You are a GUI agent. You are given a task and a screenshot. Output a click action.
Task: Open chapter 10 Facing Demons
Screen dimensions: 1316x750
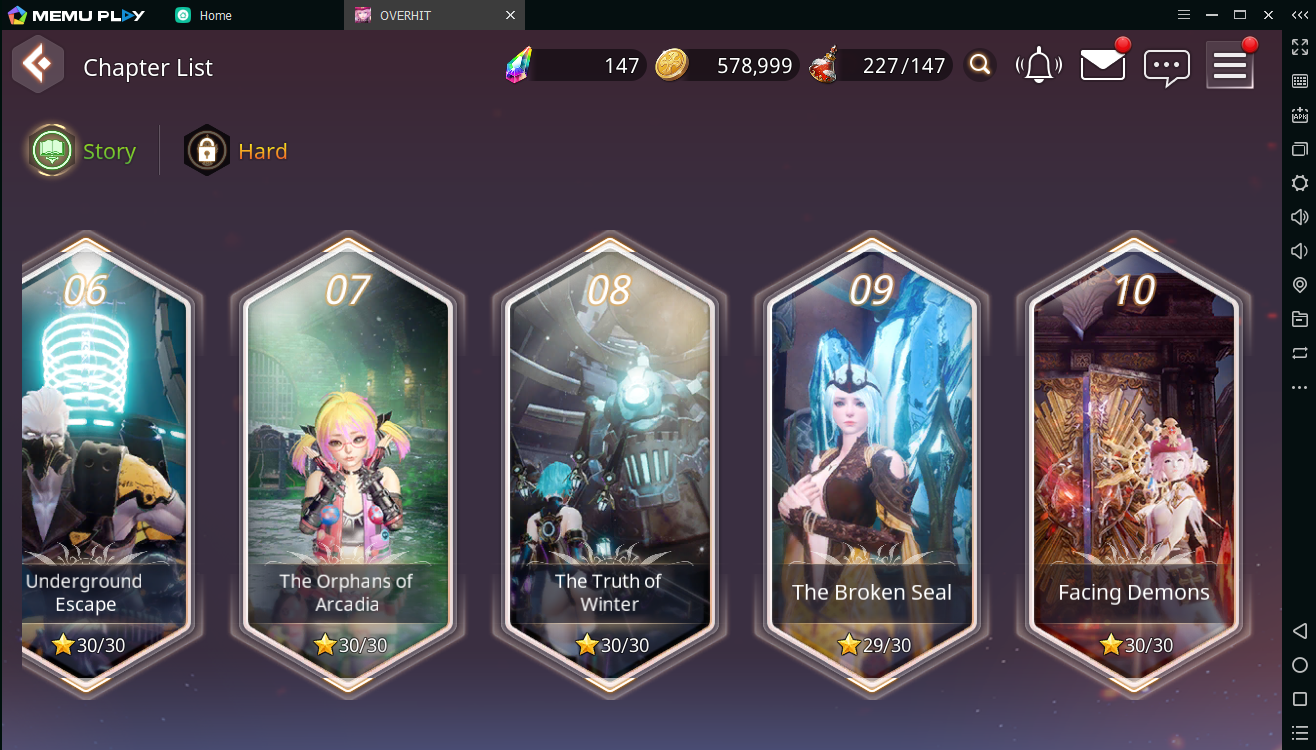[1133, 462]
